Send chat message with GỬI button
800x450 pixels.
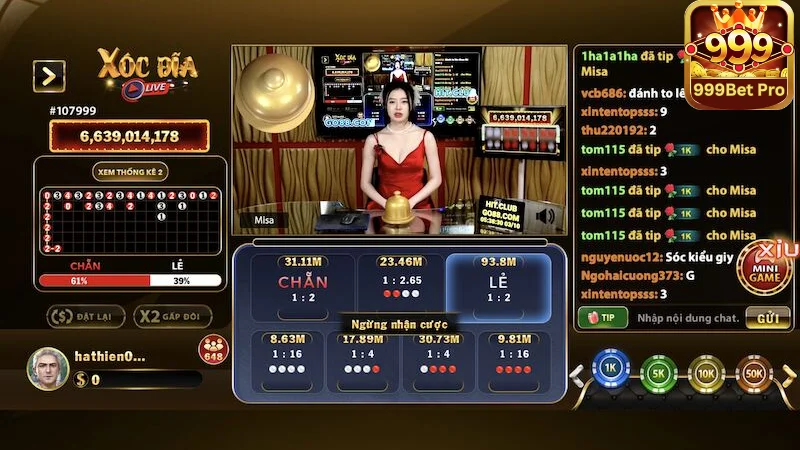pyautogui.click(x=767, y=318)
